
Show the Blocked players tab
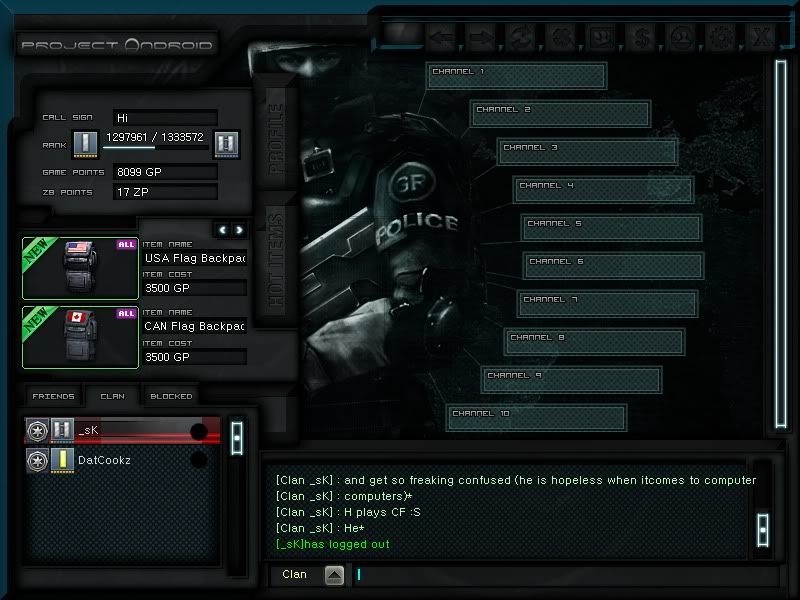171,397
